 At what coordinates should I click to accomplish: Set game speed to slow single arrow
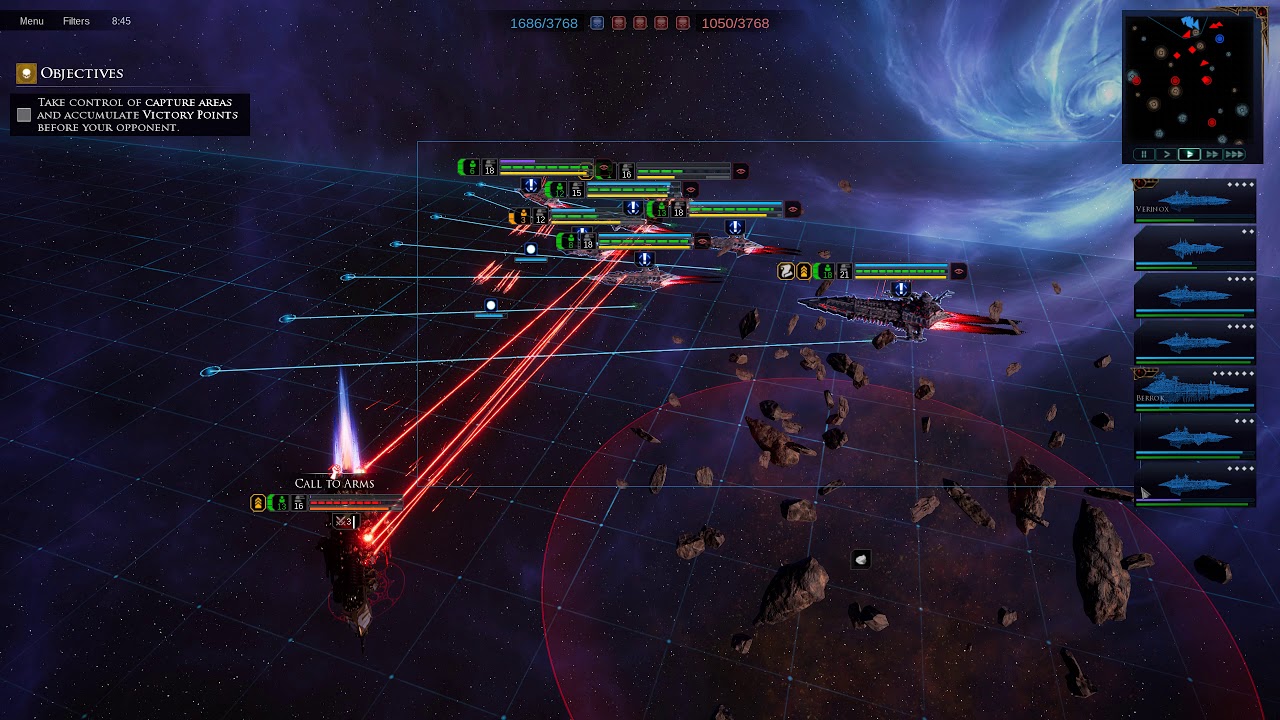1166,154
